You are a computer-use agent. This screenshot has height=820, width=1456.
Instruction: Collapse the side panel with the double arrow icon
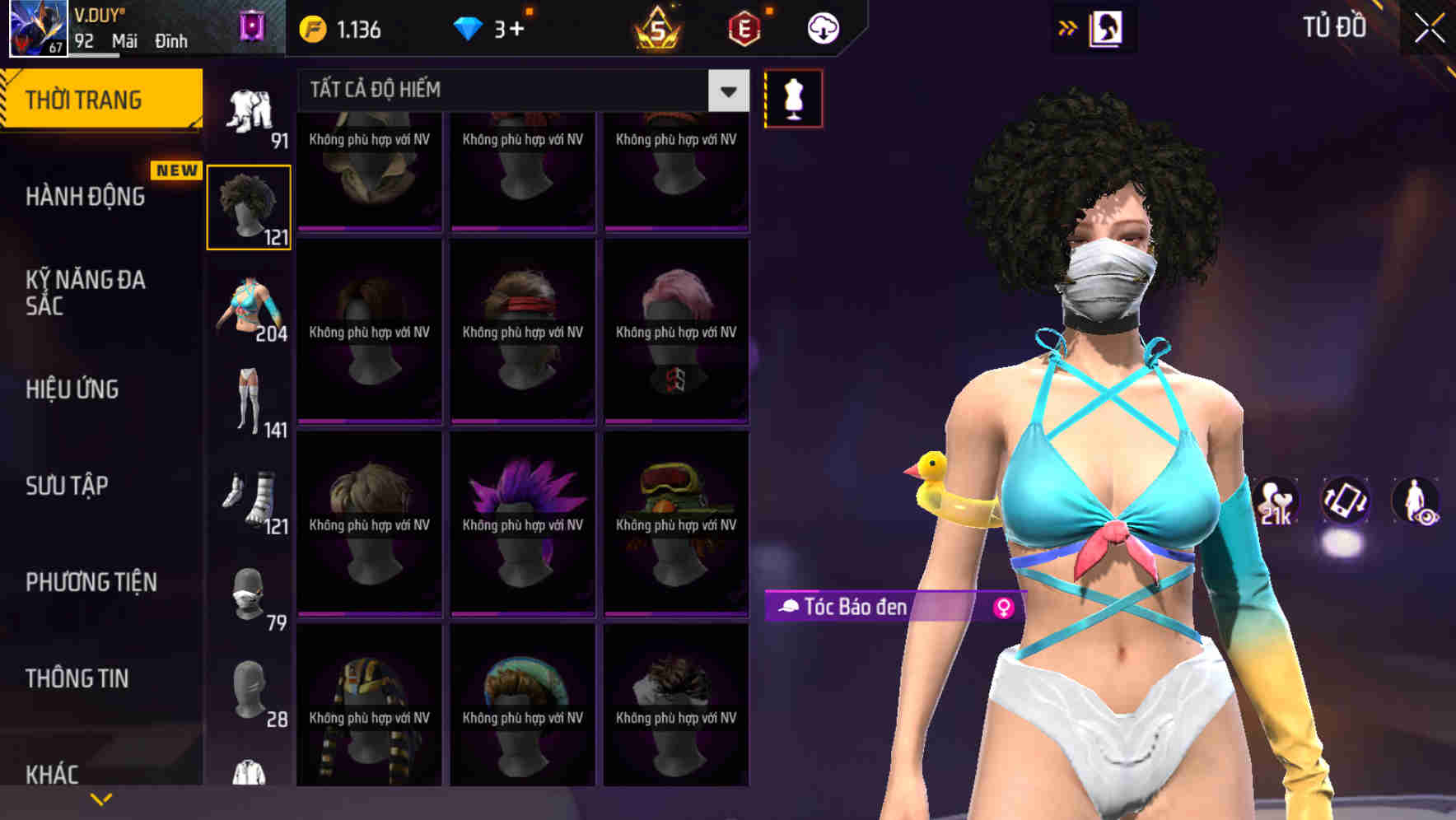(x=1067, y=27)
